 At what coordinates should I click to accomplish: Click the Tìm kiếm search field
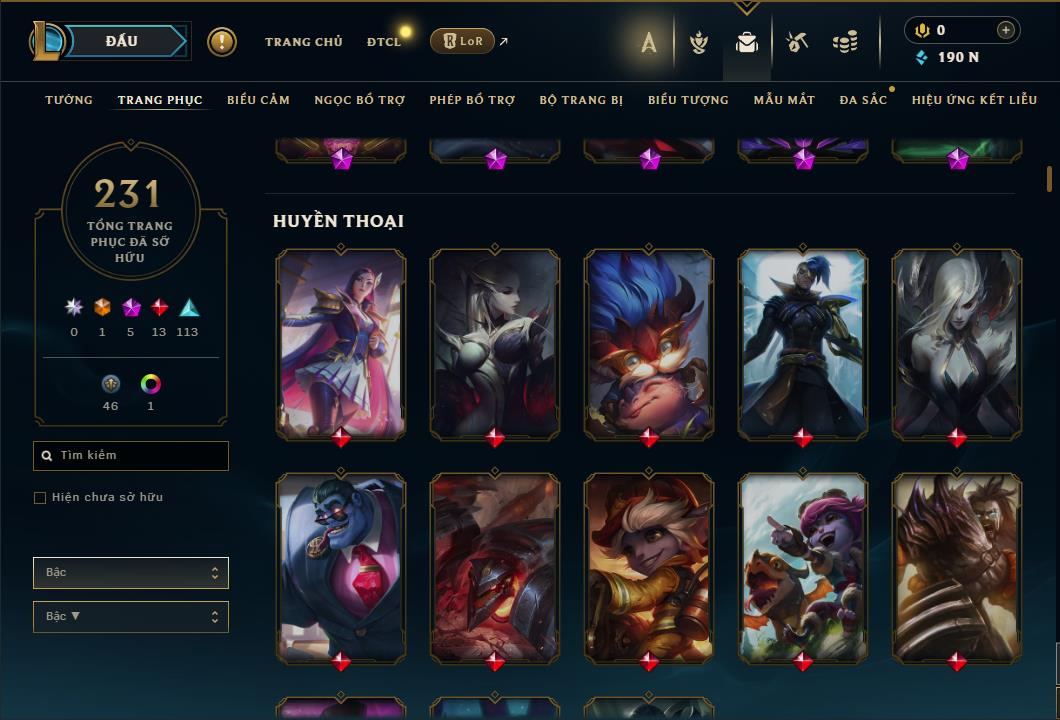click(x=131, y=456)
